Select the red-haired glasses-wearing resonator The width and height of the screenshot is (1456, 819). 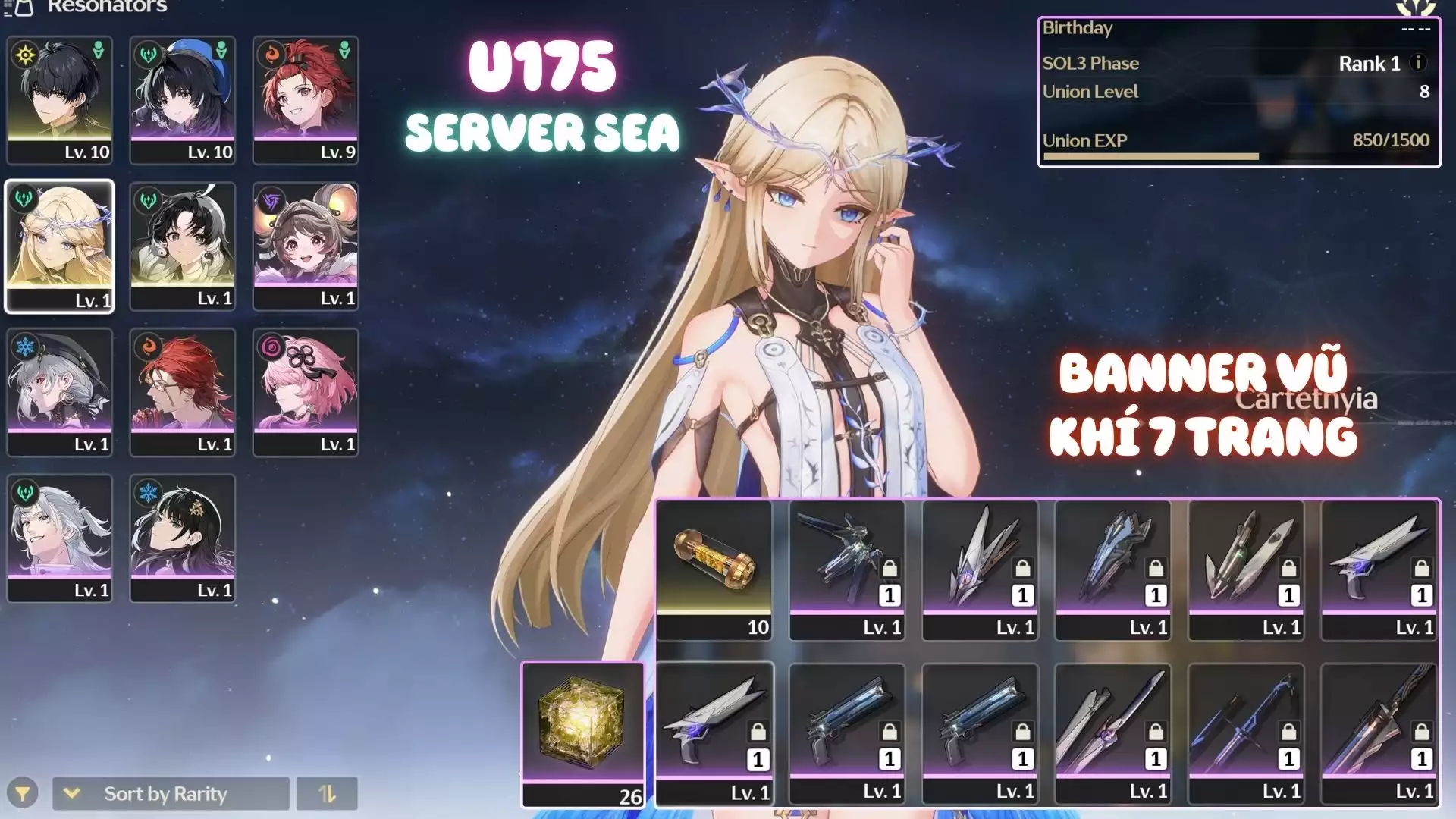[x=182, y=391]
